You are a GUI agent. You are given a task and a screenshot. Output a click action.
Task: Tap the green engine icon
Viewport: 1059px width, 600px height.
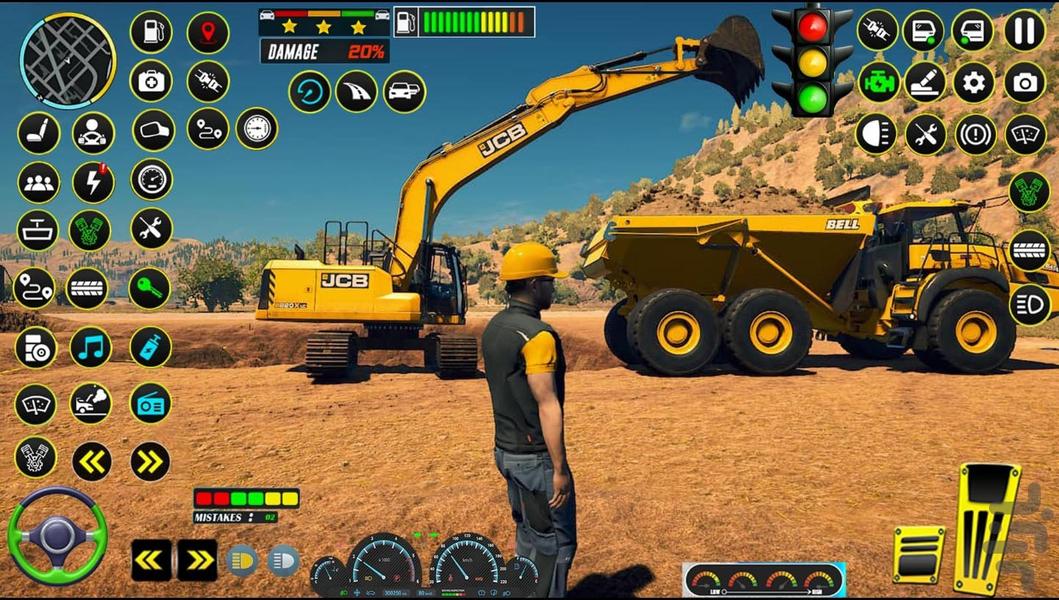[x=878, y=82]
